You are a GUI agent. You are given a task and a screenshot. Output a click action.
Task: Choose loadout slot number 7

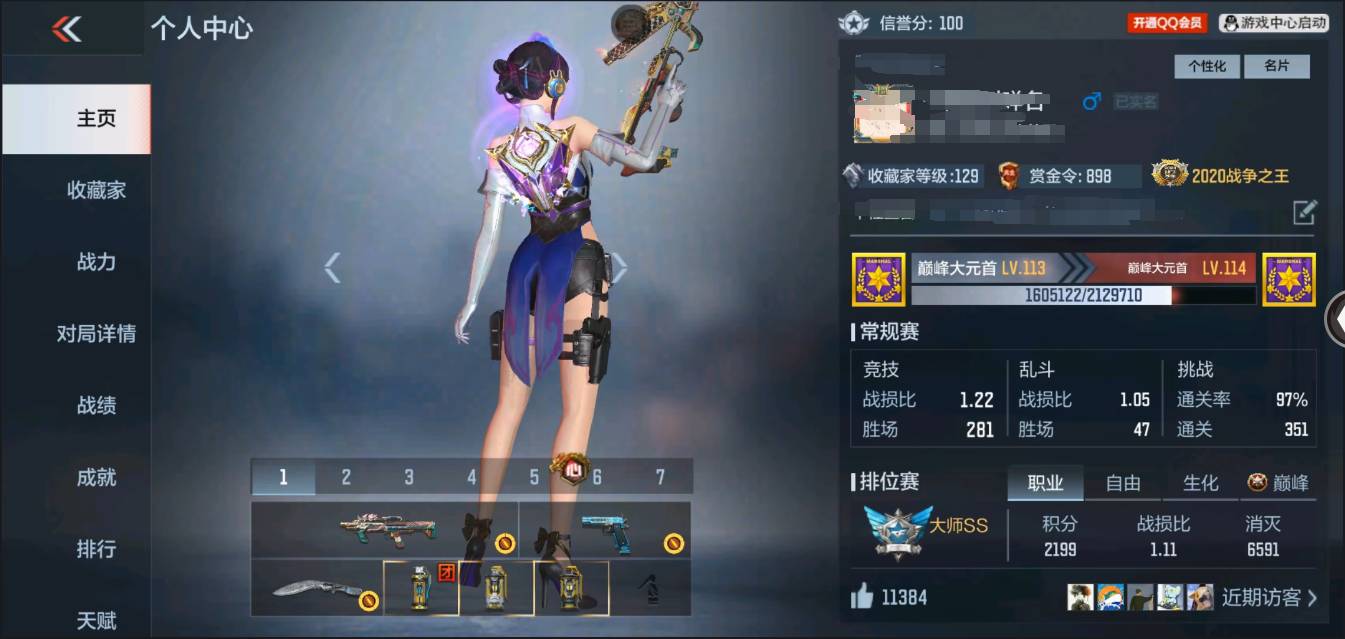660,477
